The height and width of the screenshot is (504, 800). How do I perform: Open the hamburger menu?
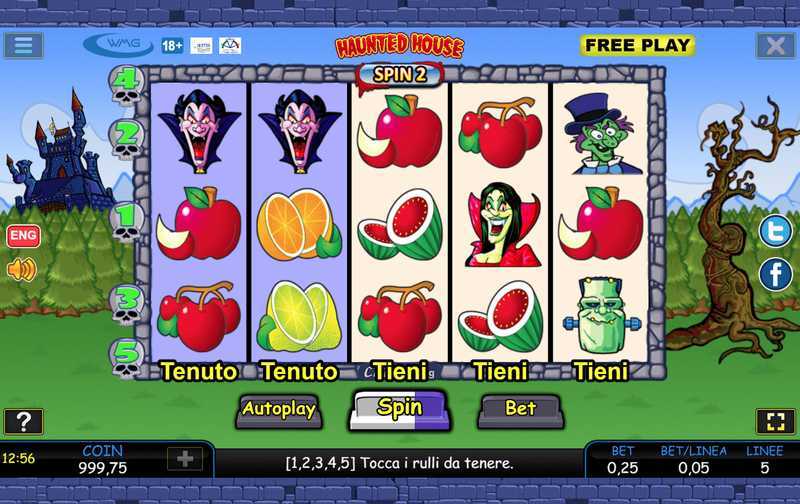tap(22, 45)
